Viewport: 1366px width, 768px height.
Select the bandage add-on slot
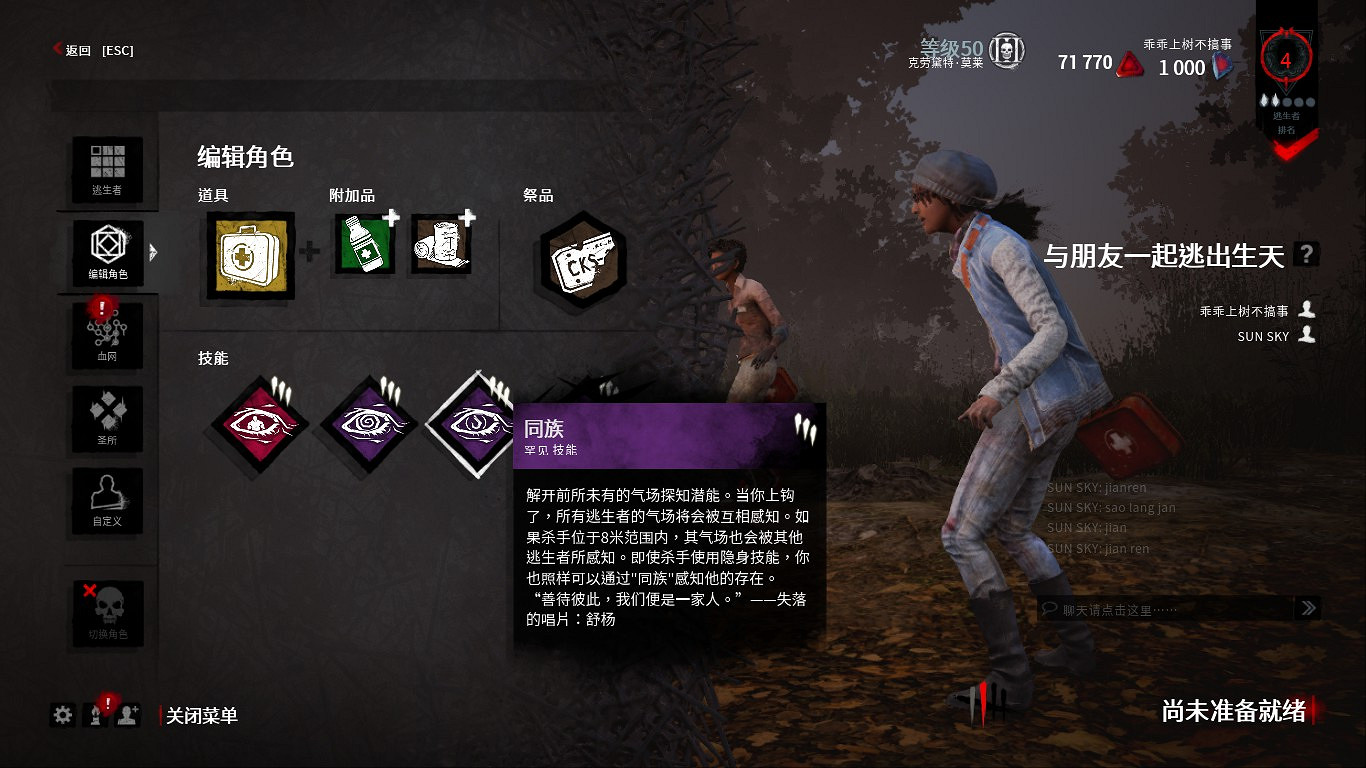(442, 243)
